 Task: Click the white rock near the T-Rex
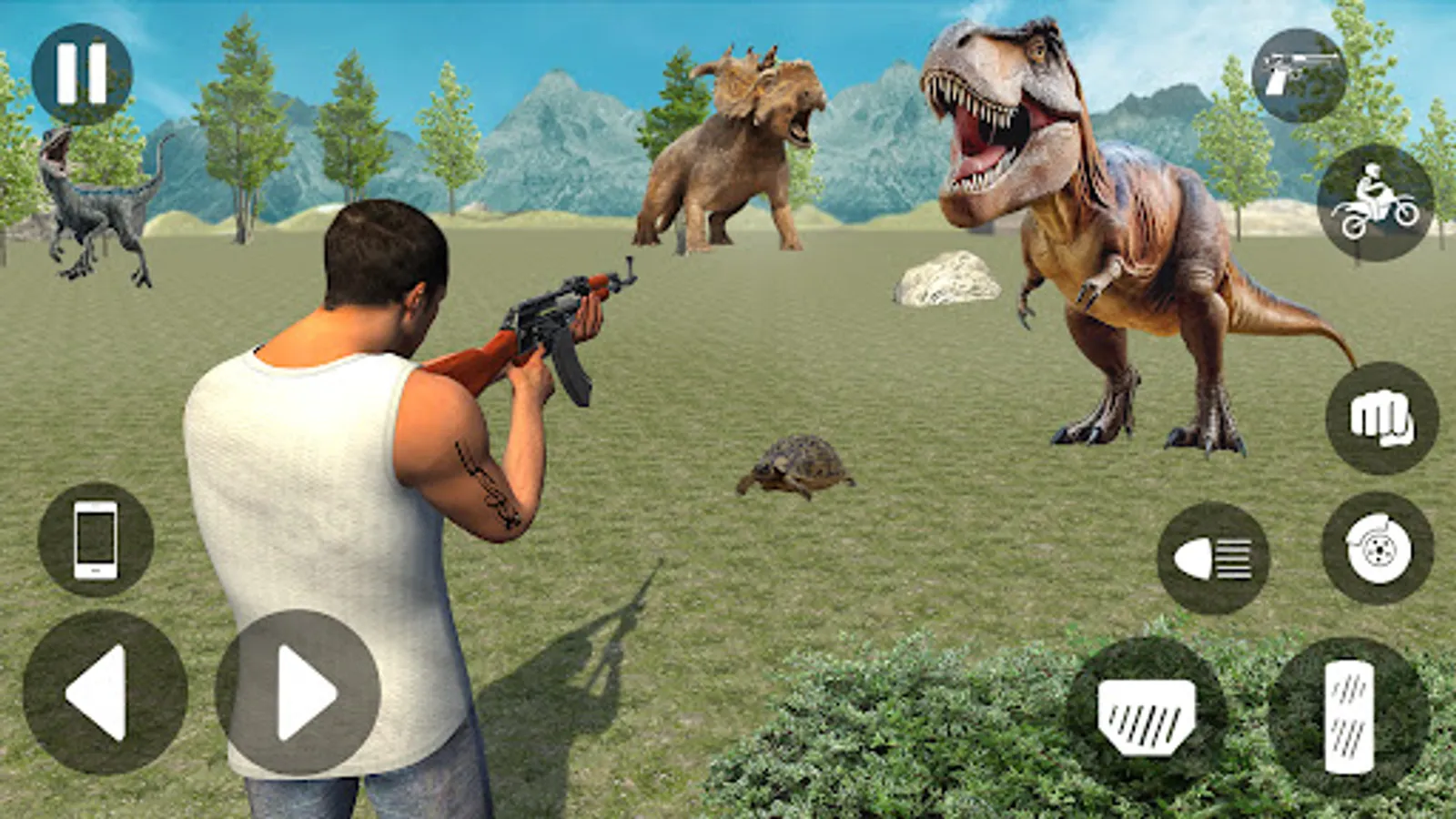(949, 278)
